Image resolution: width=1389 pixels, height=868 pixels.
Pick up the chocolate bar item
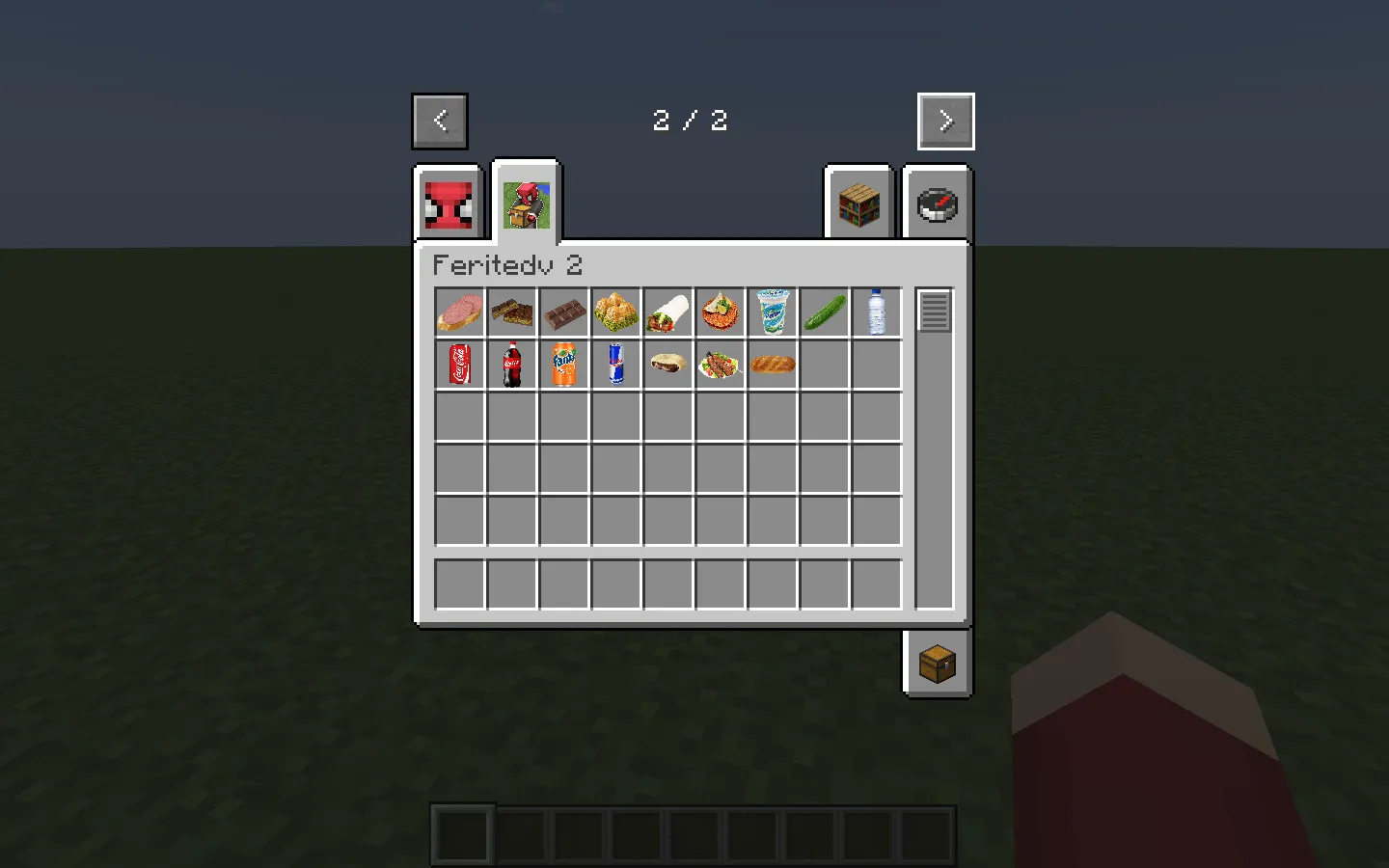point(563,312)
